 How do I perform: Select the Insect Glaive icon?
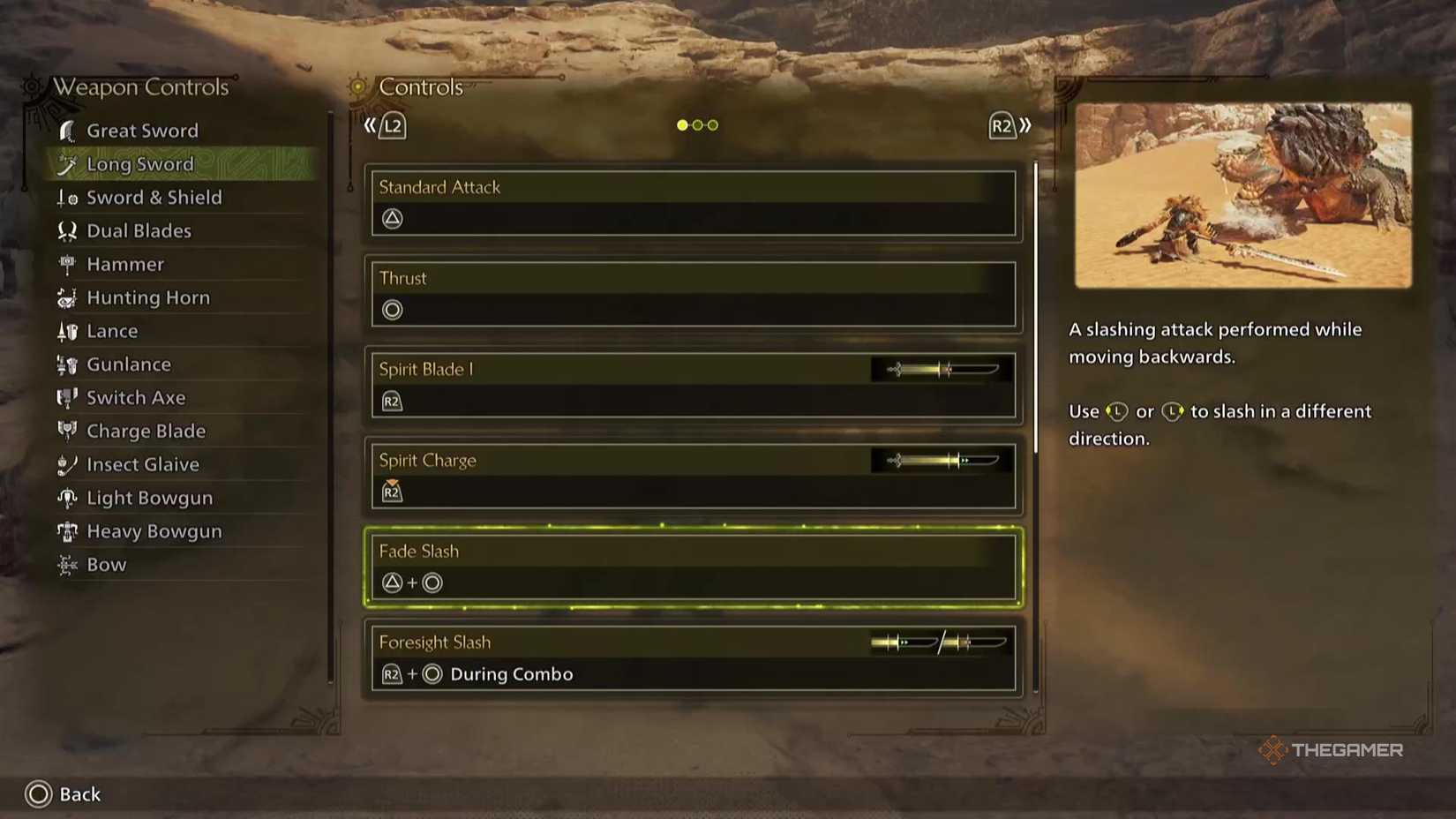[x=66, y=464]
